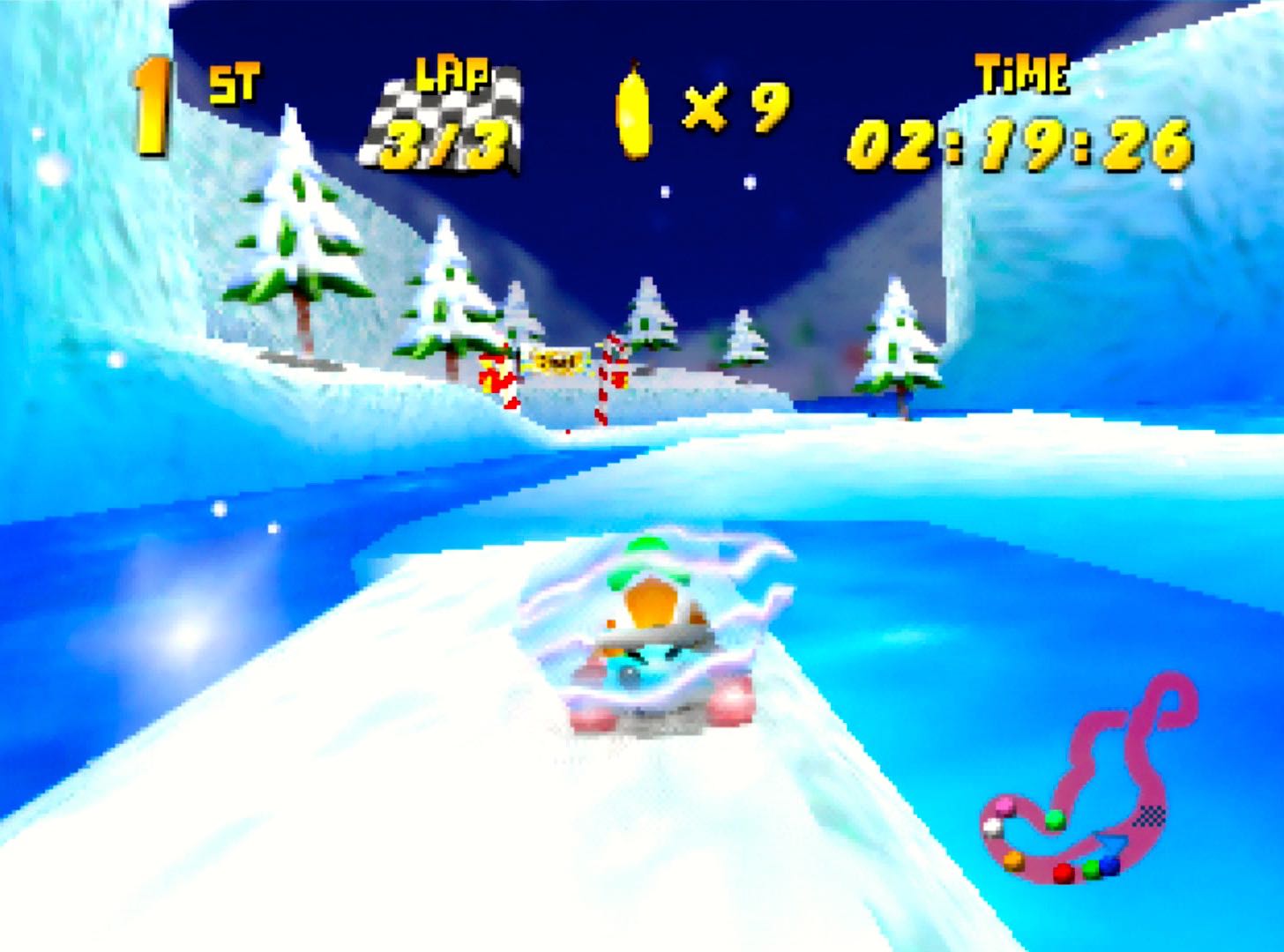Viewport: 1284px width, 952px height.
Task: Select the white racer dot on the minimap
Action: pos(993,827)
